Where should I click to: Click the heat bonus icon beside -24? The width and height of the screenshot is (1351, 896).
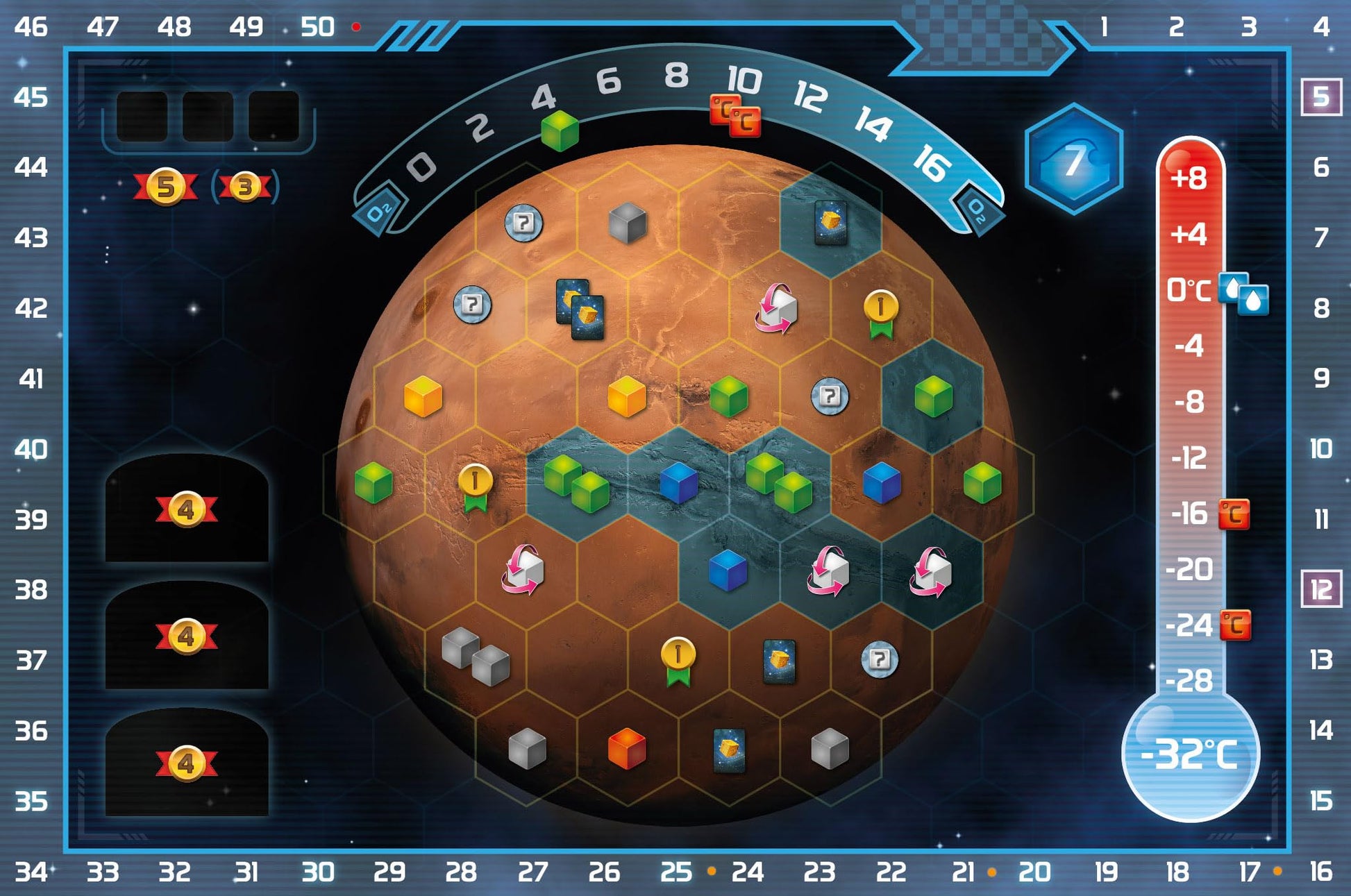click(1235, 625)
